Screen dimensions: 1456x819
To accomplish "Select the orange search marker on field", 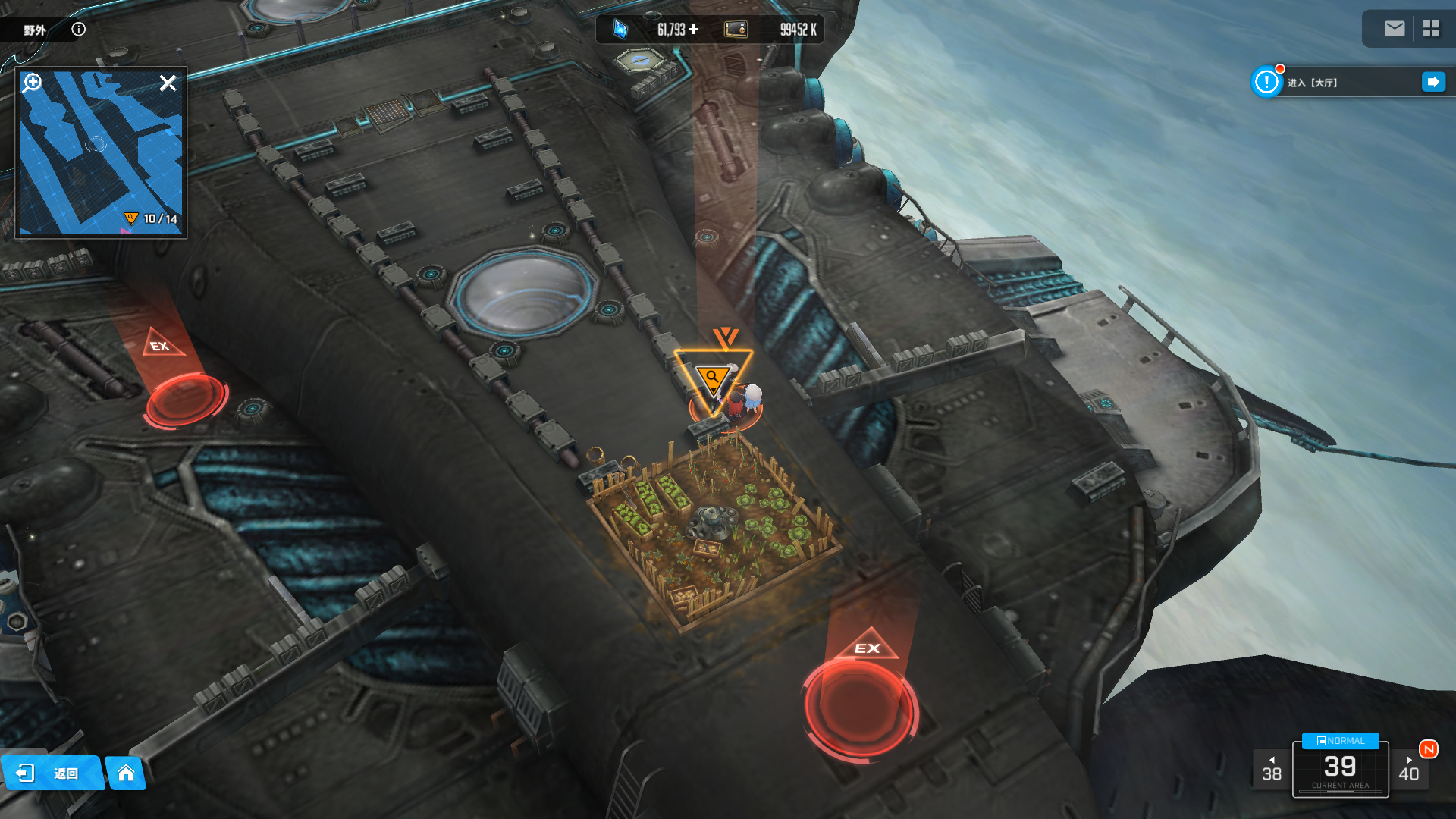I will point(713,378).
